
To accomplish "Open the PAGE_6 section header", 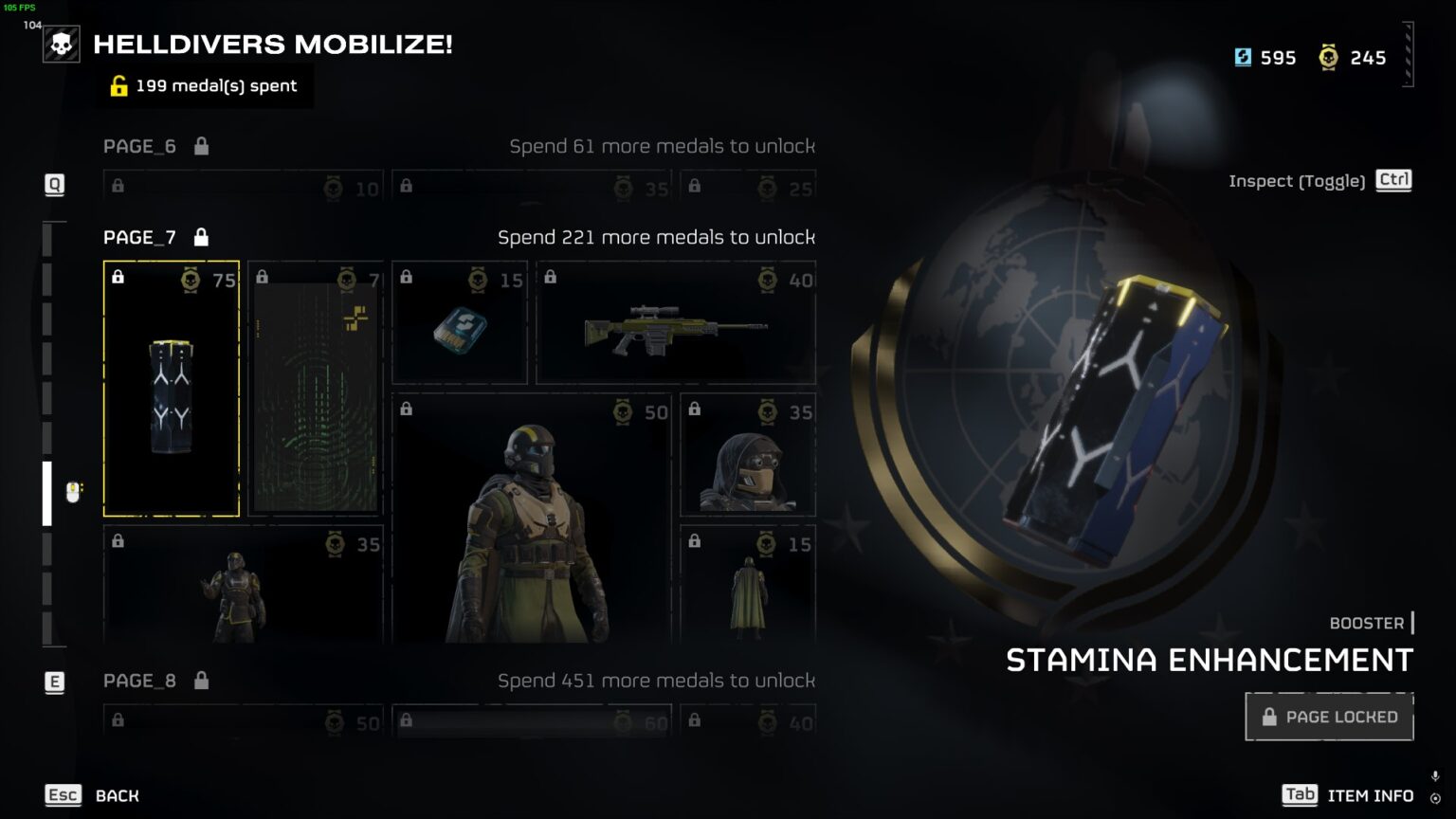I will click(x=139, y=146).
